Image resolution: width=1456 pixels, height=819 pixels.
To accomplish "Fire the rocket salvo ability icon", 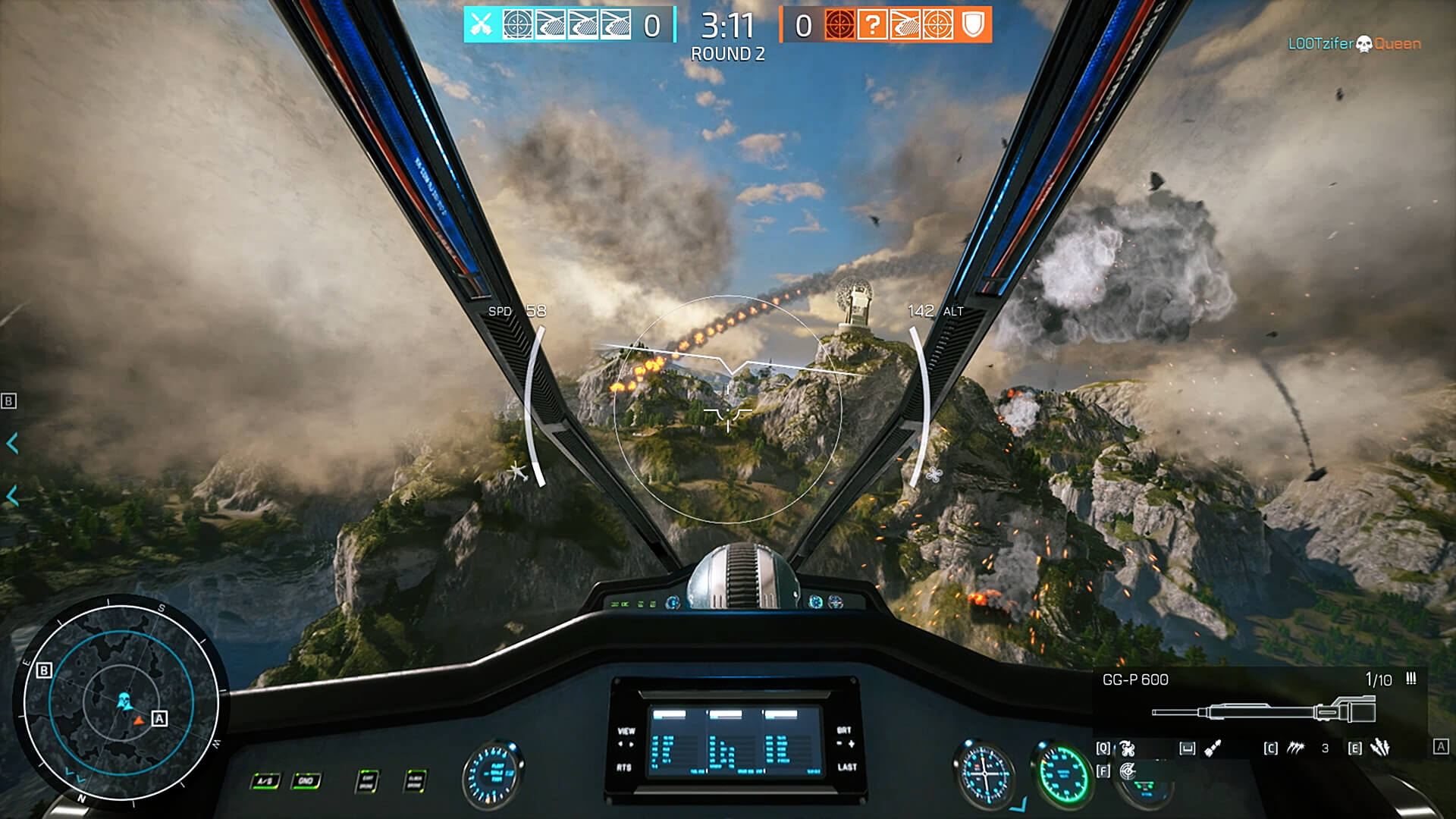I will 1380,748.
